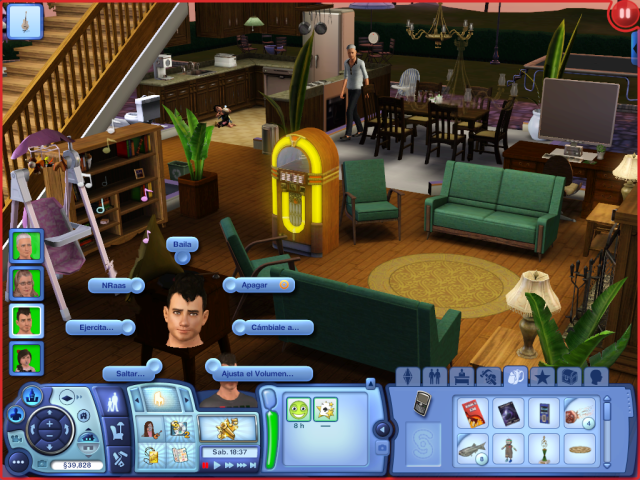Open the map tag icon top-left

click(24, 17)
